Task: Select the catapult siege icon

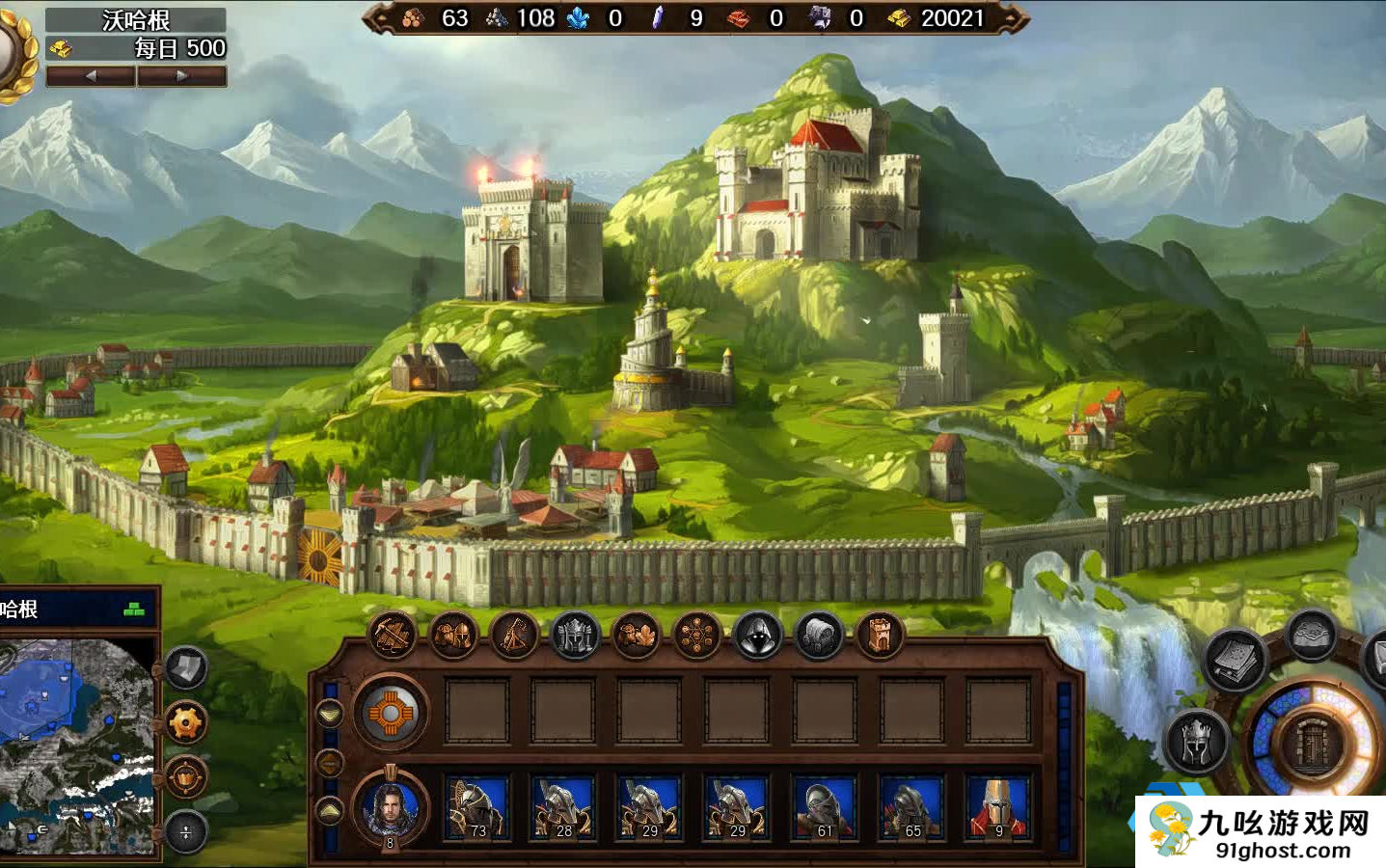Action: click(514, 636)
